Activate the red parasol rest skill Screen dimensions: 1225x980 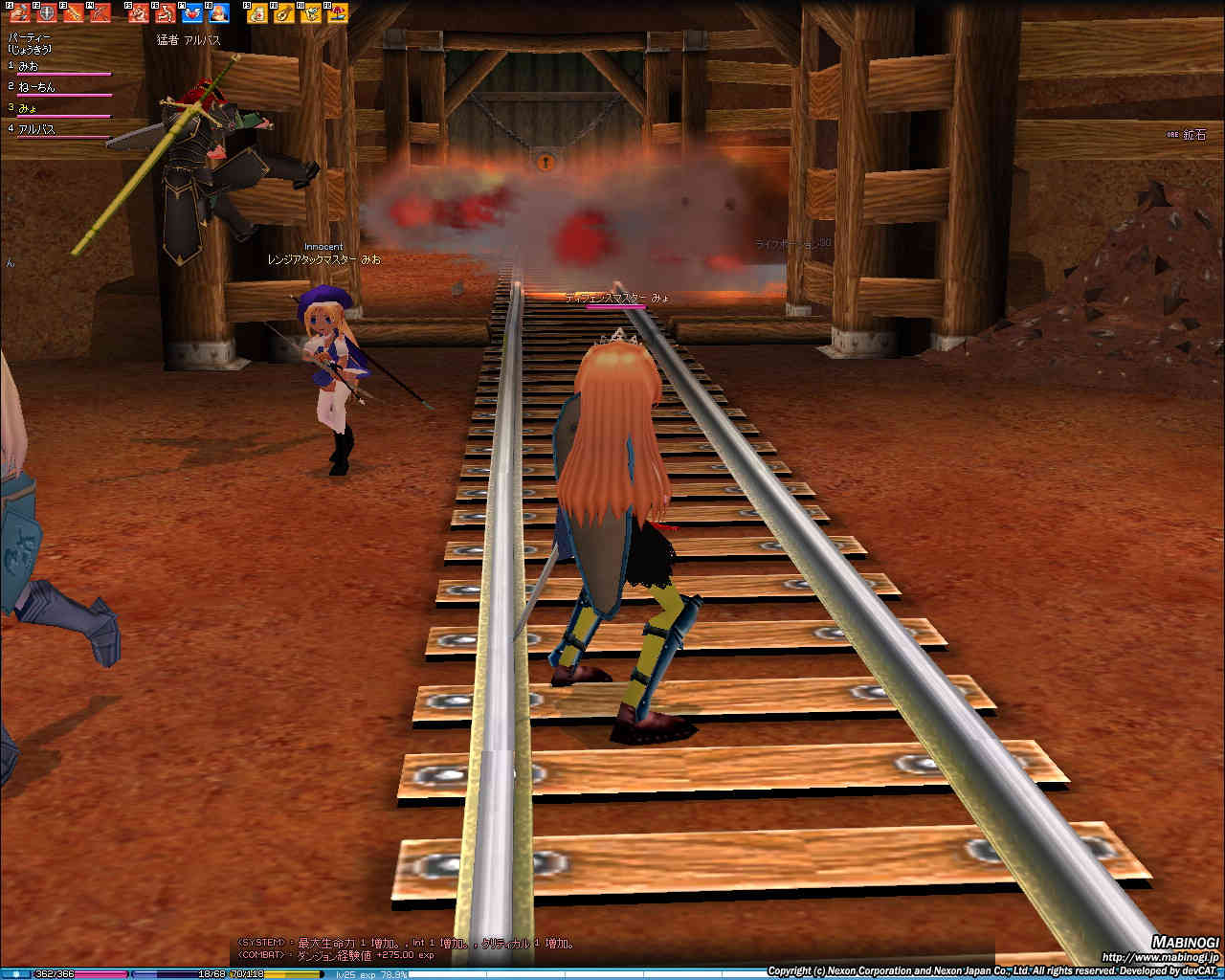[337, 13]
